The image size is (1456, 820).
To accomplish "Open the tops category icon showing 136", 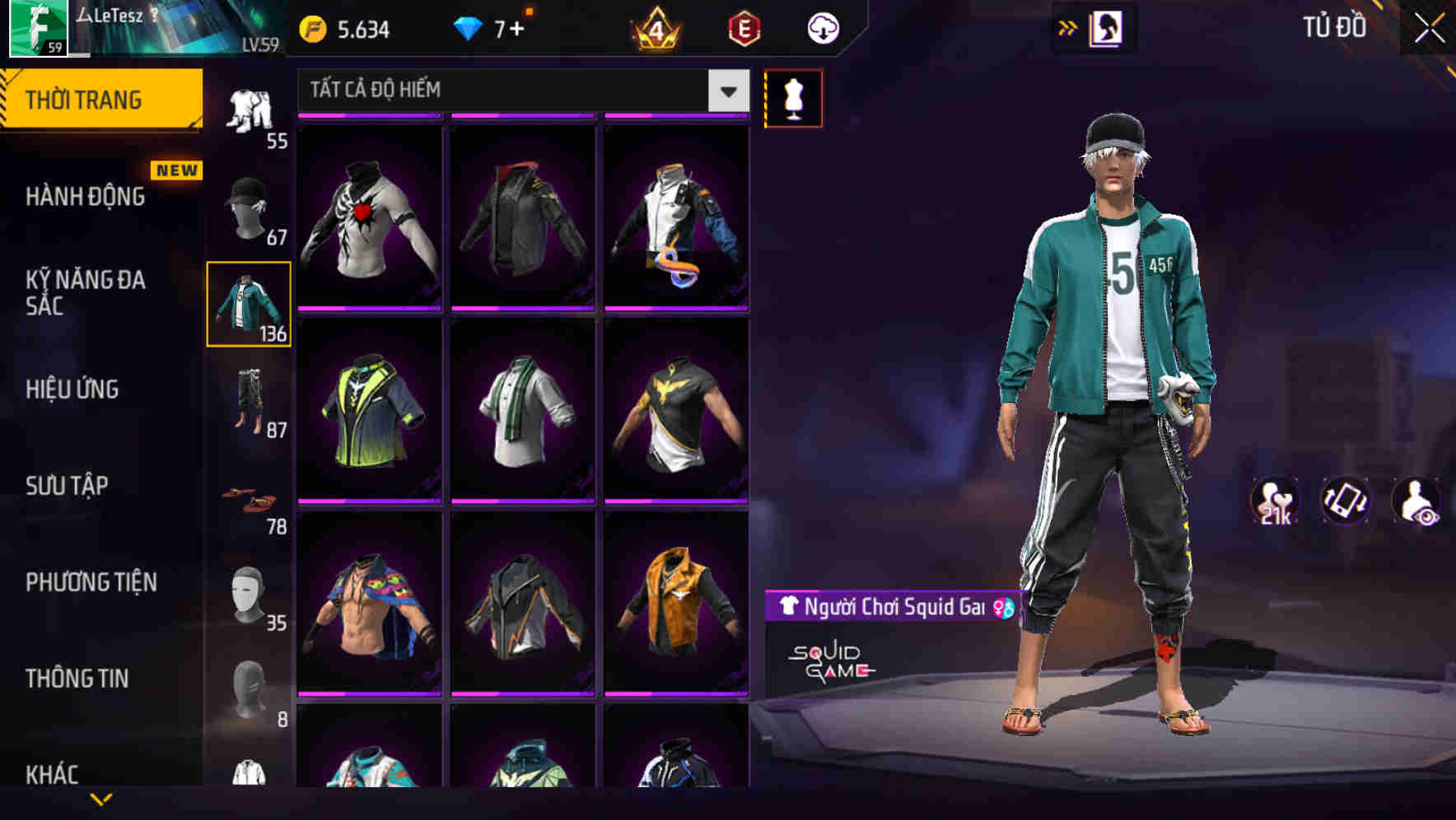I will (248, 305).
